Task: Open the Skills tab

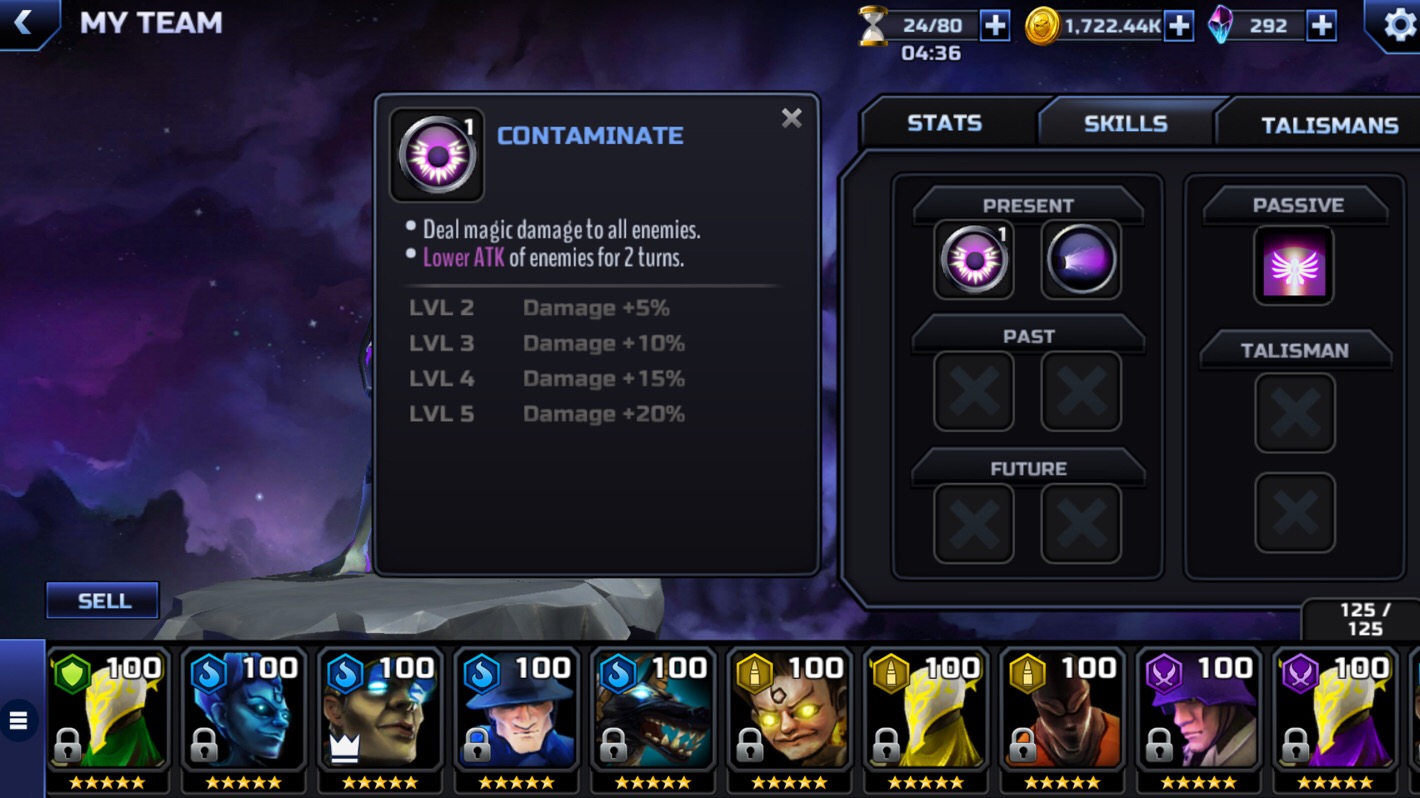Action: point(1125,124)
